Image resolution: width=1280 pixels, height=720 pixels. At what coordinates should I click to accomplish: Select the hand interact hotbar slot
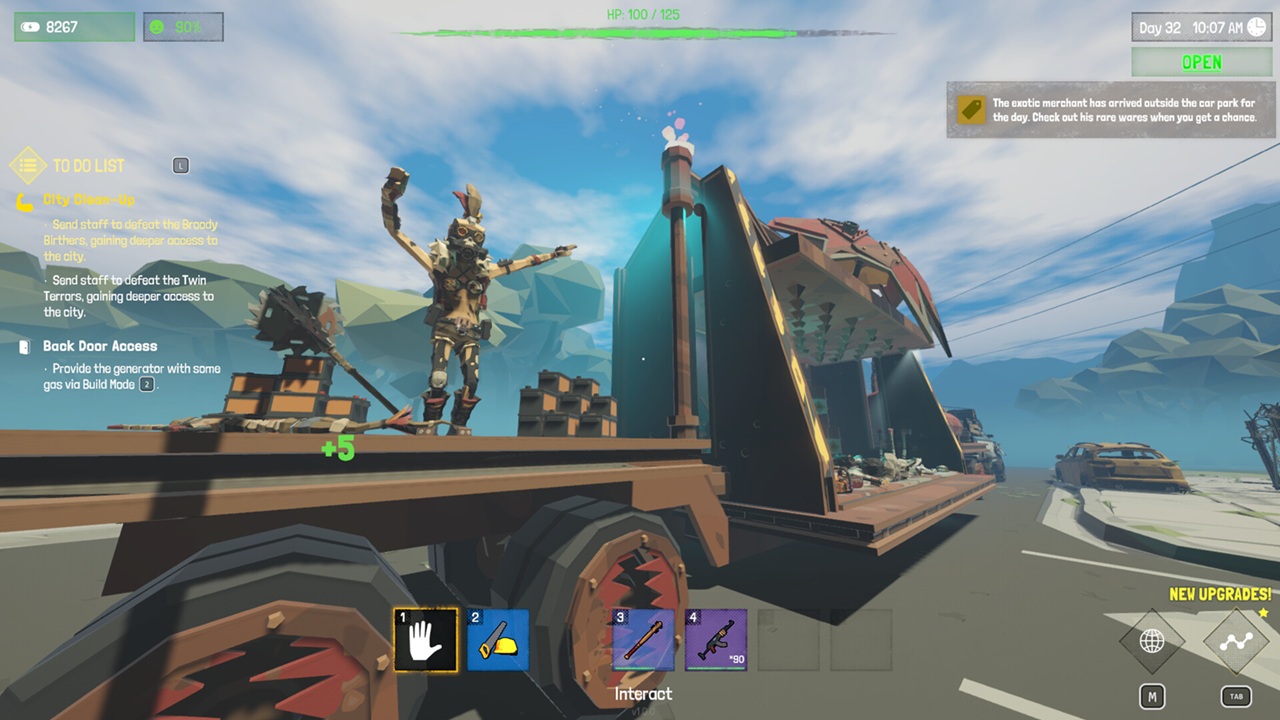tap(426, 640)
